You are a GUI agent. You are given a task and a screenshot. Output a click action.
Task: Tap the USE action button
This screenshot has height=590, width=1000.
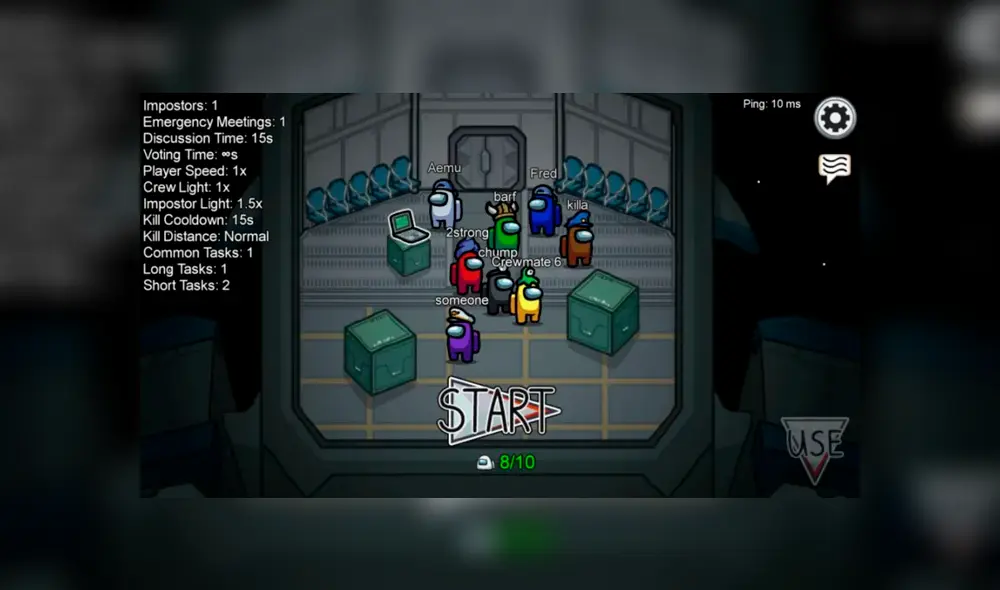[814, 446]
